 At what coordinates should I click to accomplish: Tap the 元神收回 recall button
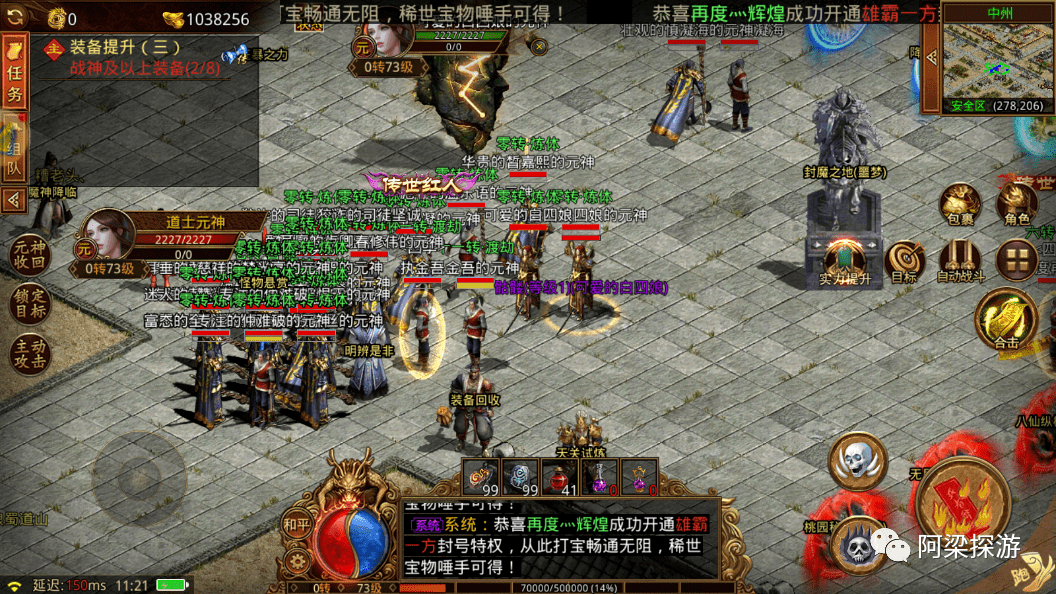click(x=29, y=256)
